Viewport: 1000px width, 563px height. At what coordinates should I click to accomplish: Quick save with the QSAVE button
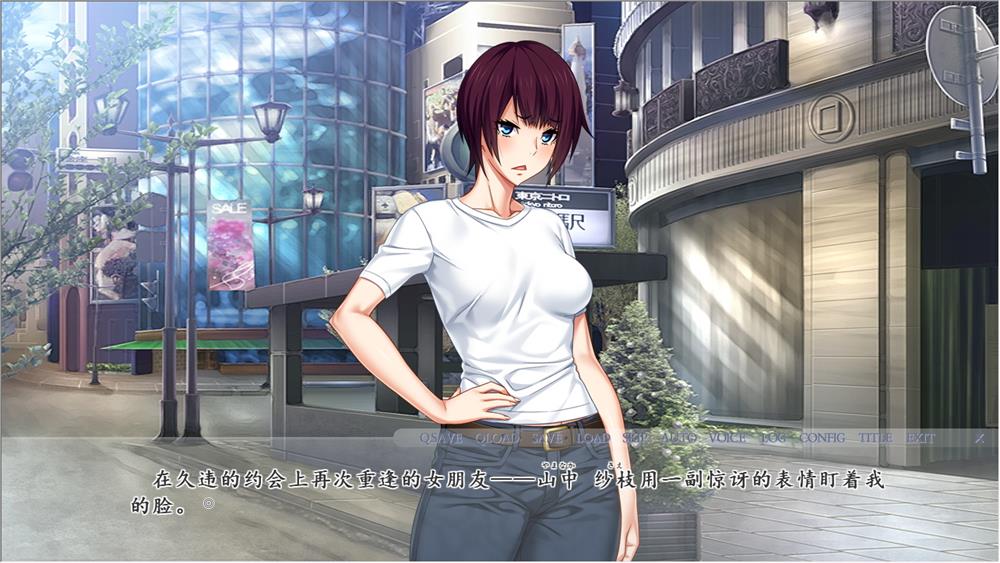pos(441,438)
